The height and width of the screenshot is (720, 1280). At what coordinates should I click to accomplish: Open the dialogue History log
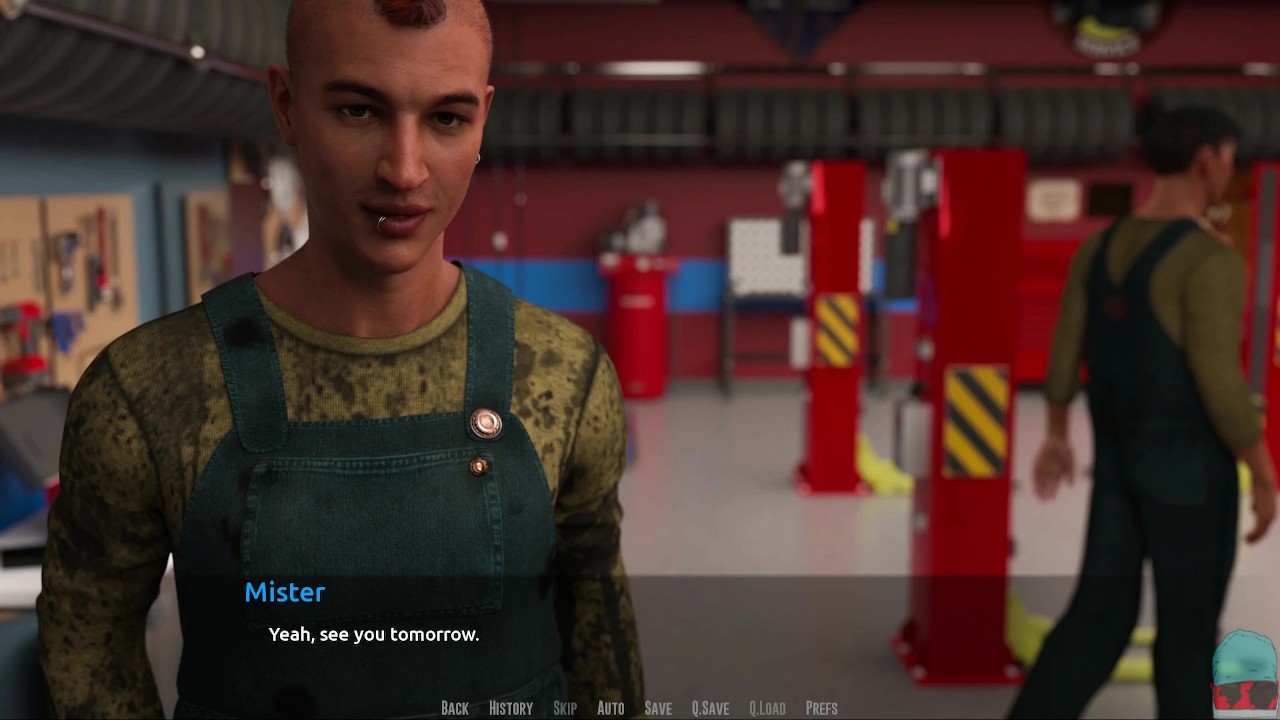(510, 708)
